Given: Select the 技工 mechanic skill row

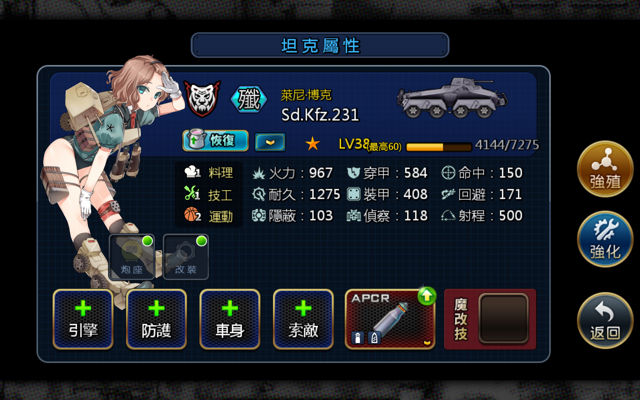Looking at the screenshot, I should [x=210, y=194].
